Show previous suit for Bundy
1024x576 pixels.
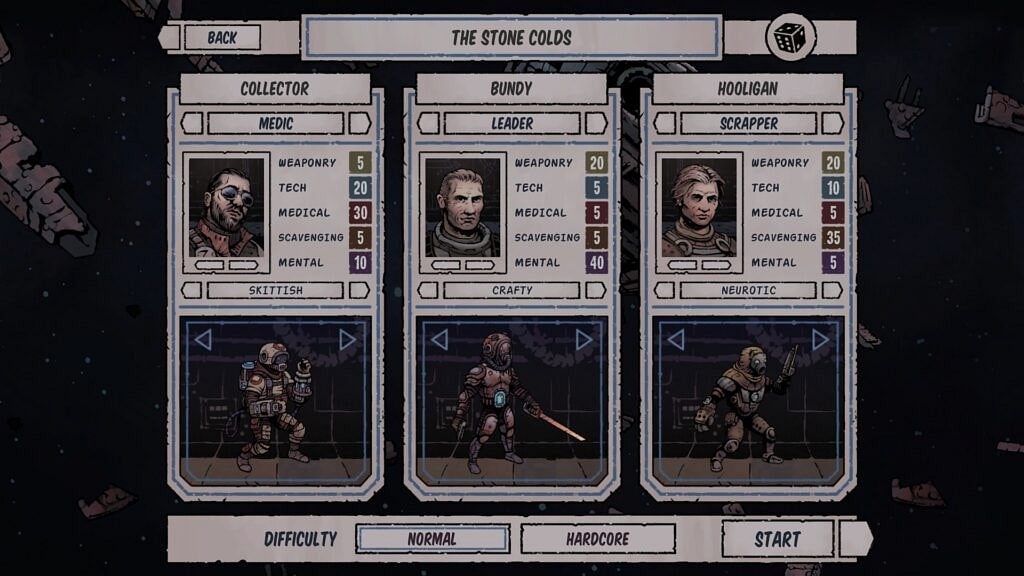[x=439, y=340]
